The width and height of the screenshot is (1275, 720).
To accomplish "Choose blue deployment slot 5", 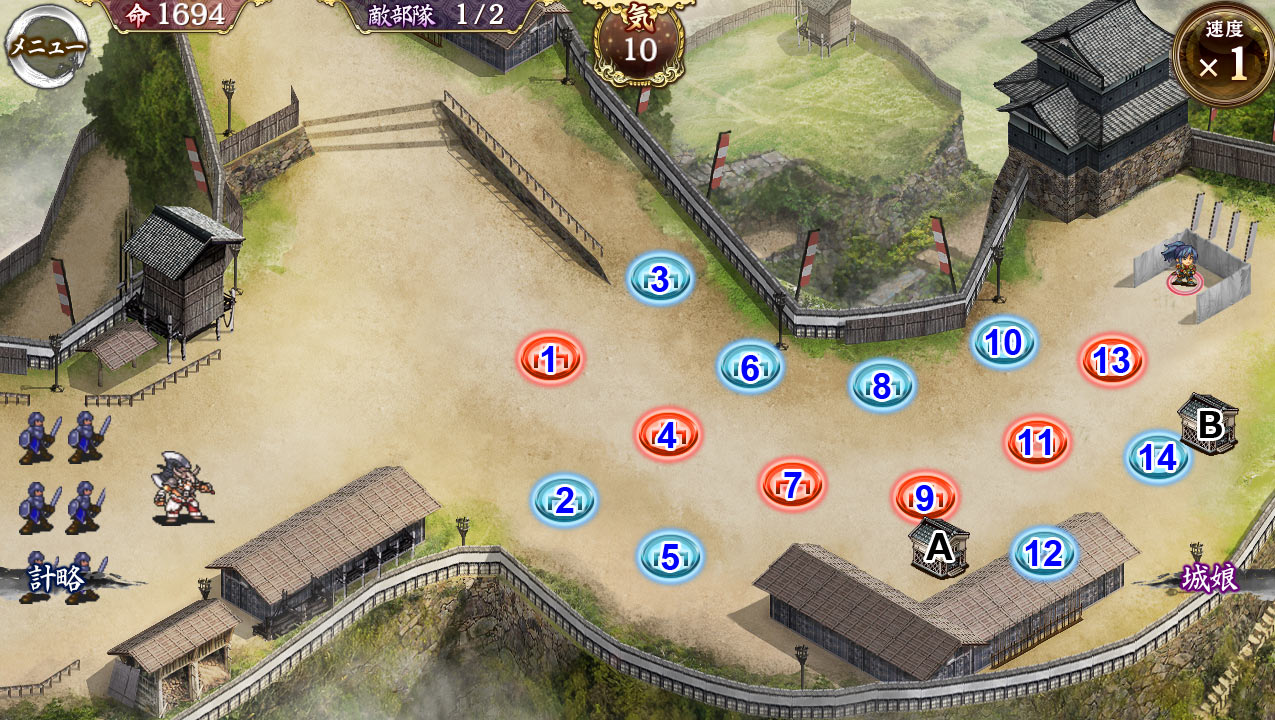I will [x=670, y=556].
